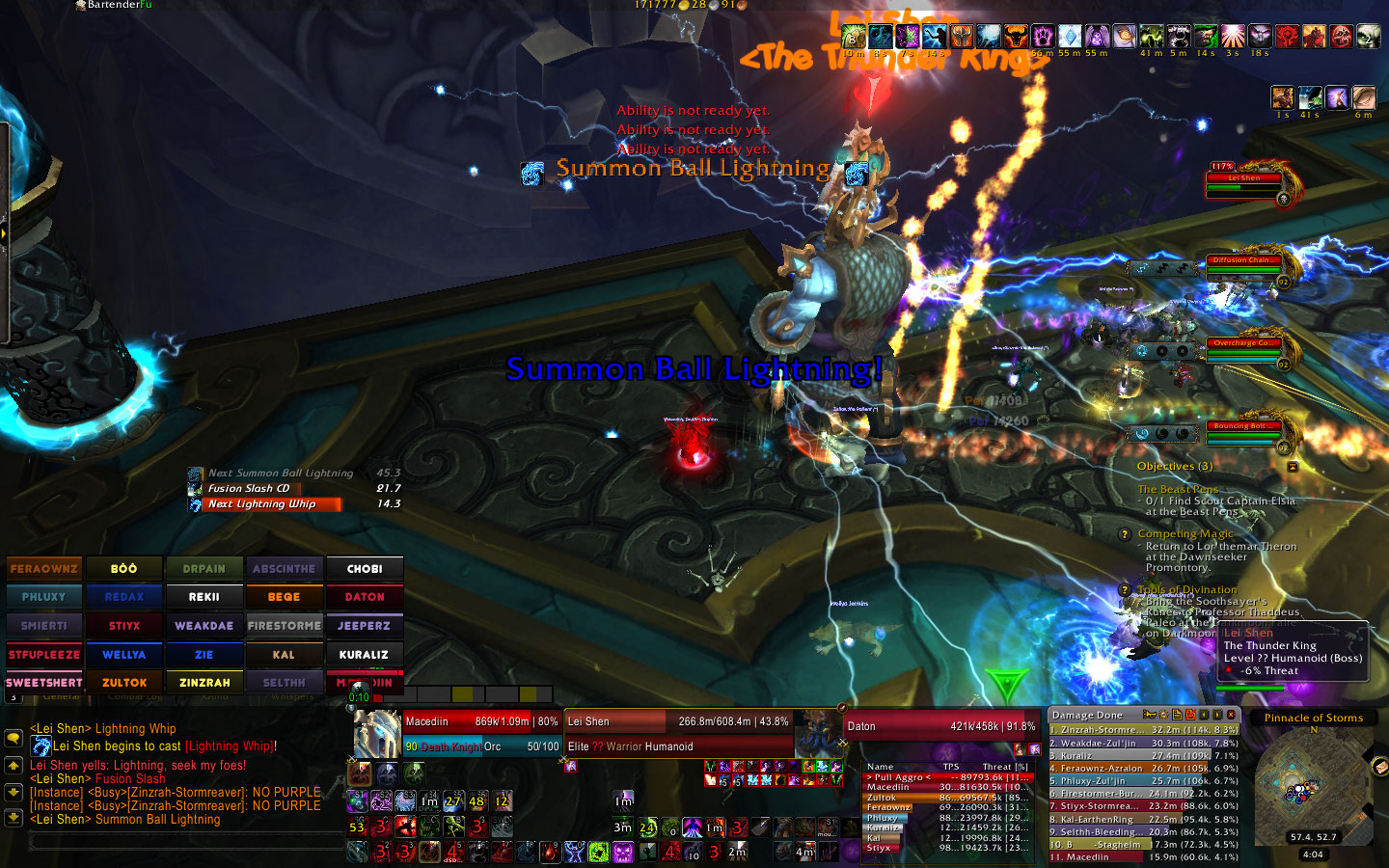Choose Kuraliz in the raid grid

(x=365, y=655)
